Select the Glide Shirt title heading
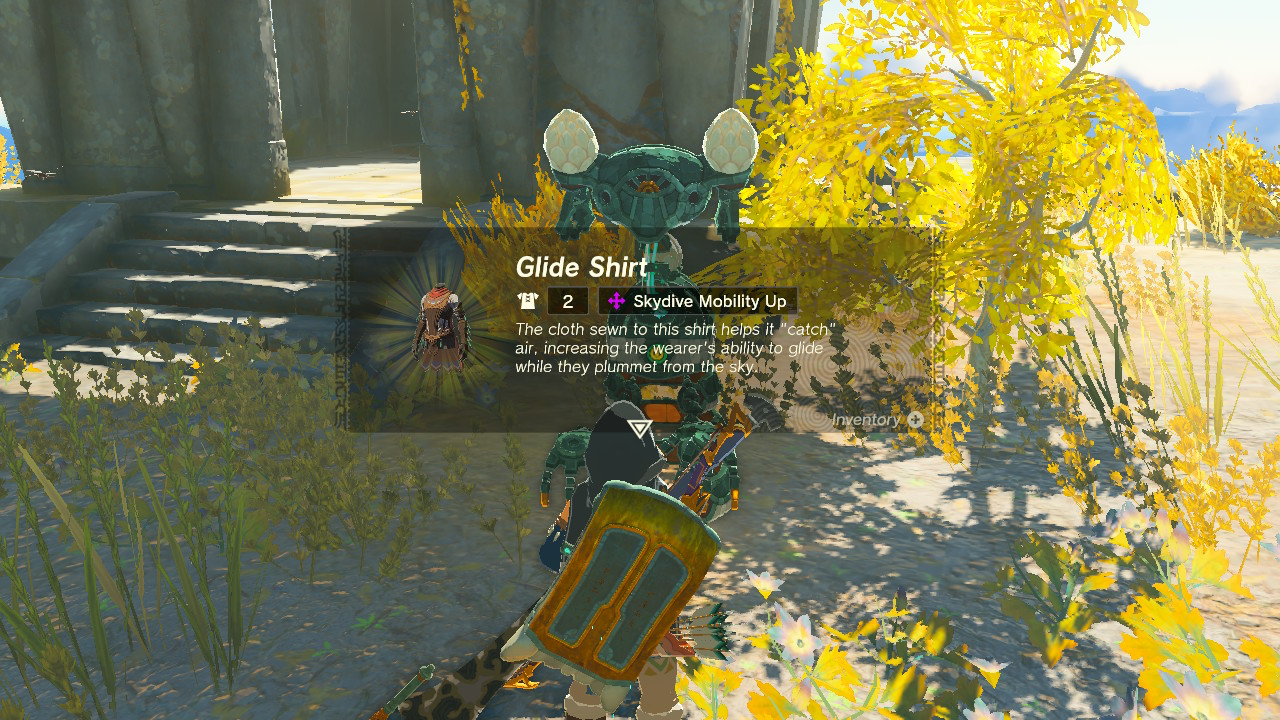The image size is (1280, 720). click(578, 267)
